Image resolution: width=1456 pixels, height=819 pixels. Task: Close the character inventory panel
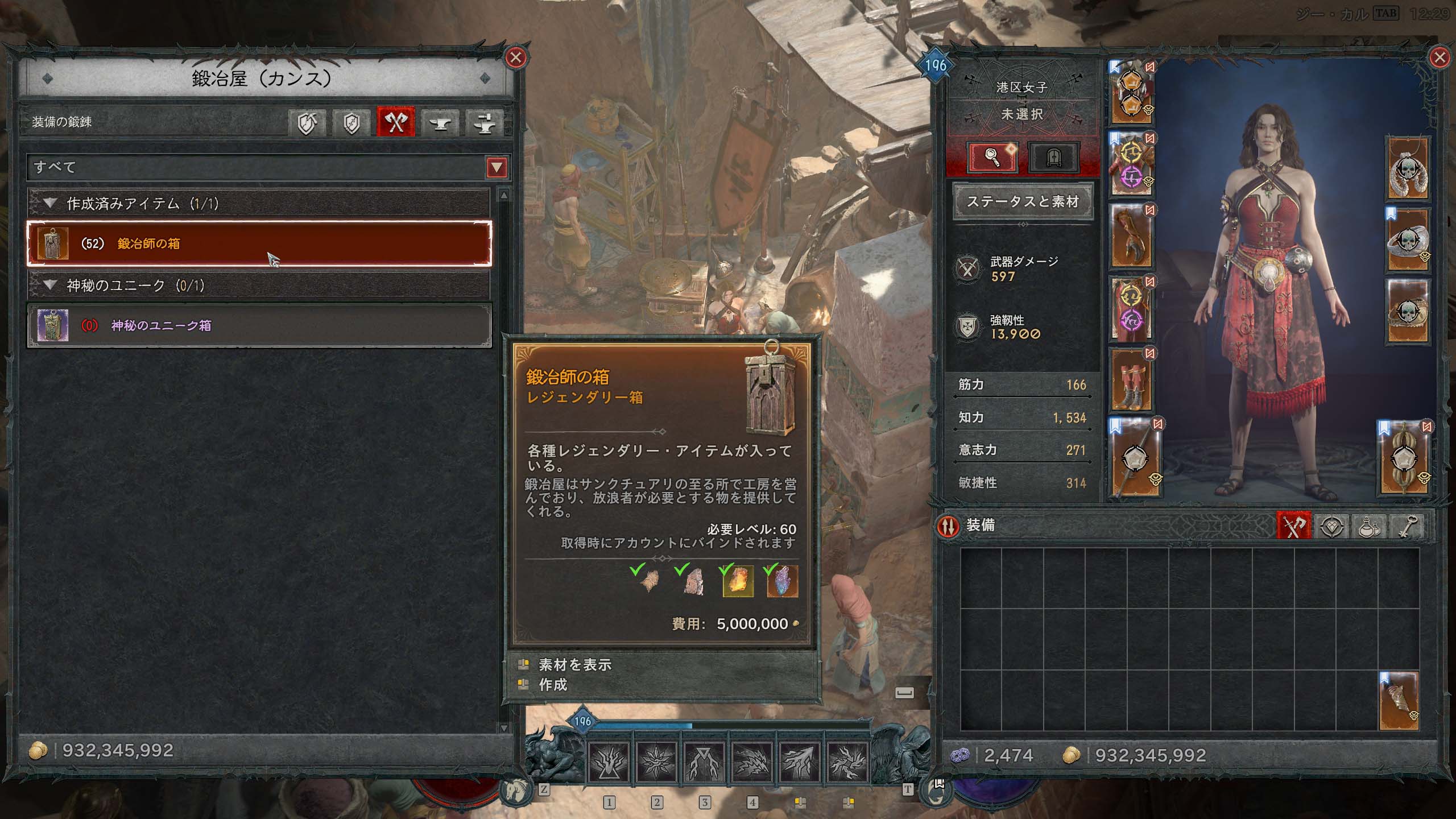coord(1440,57)
